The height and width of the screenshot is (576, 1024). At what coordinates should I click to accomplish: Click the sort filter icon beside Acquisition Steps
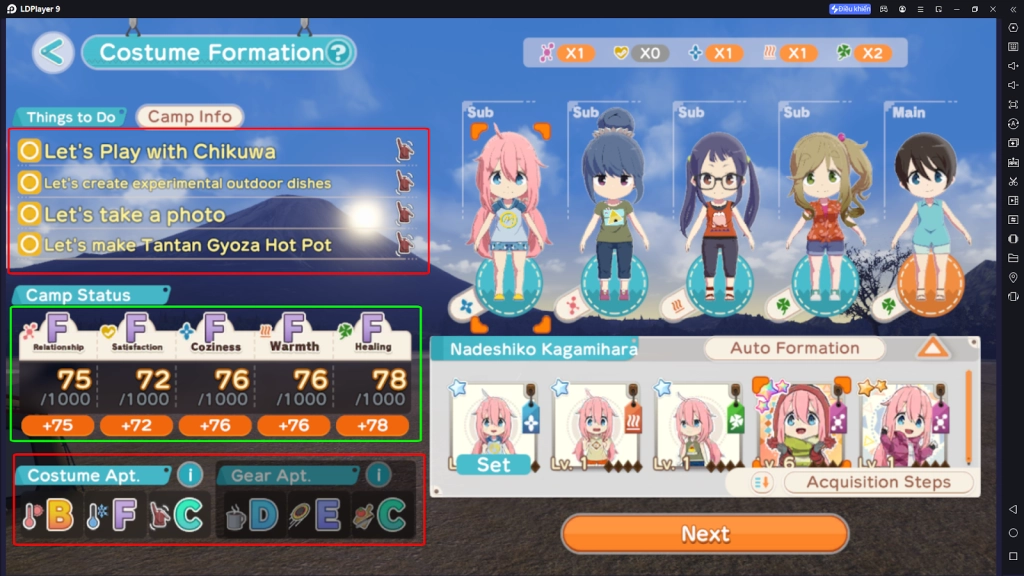[x=762, y=482]
